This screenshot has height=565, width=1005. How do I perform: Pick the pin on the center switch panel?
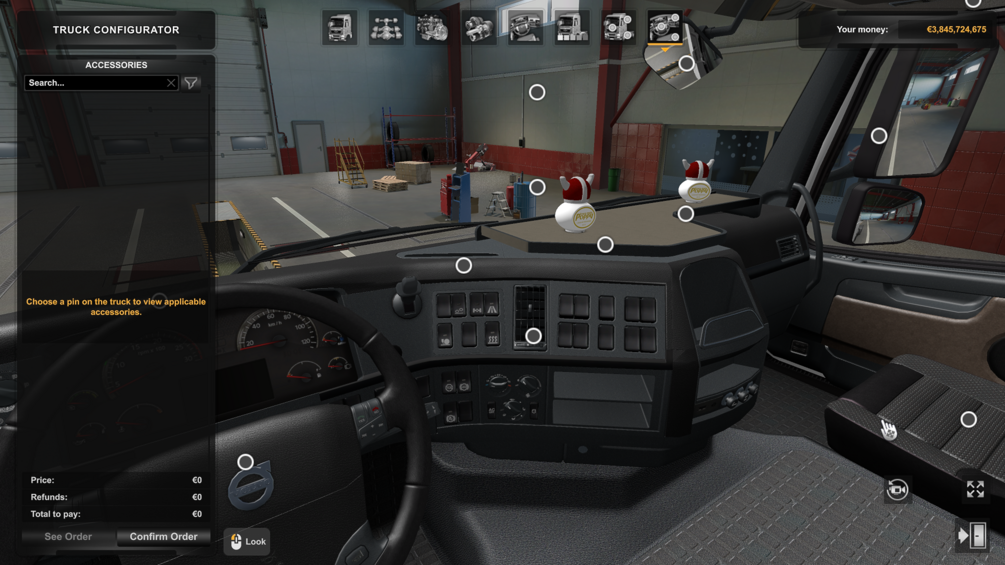point(533,336)
